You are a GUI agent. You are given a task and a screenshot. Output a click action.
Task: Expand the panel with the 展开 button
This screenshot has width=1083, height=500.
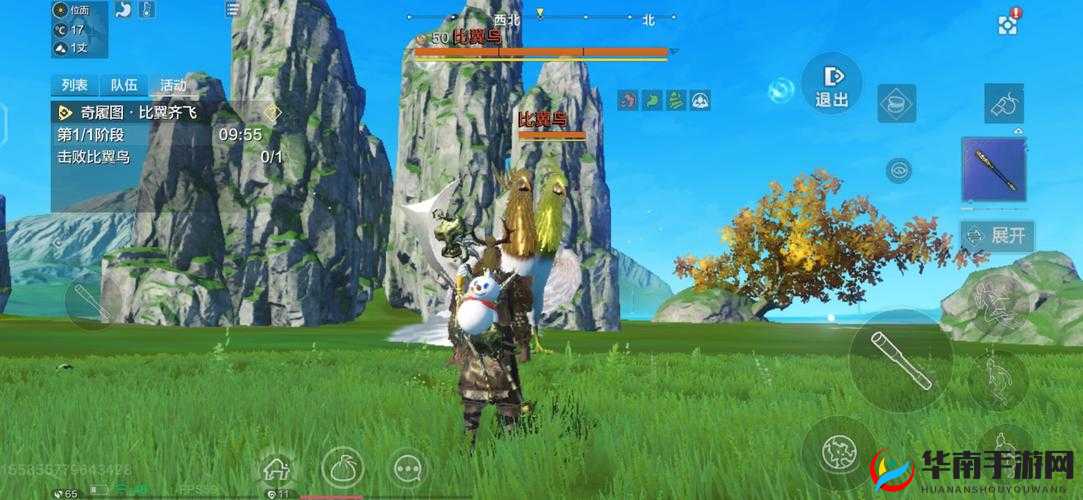[997, 236]
